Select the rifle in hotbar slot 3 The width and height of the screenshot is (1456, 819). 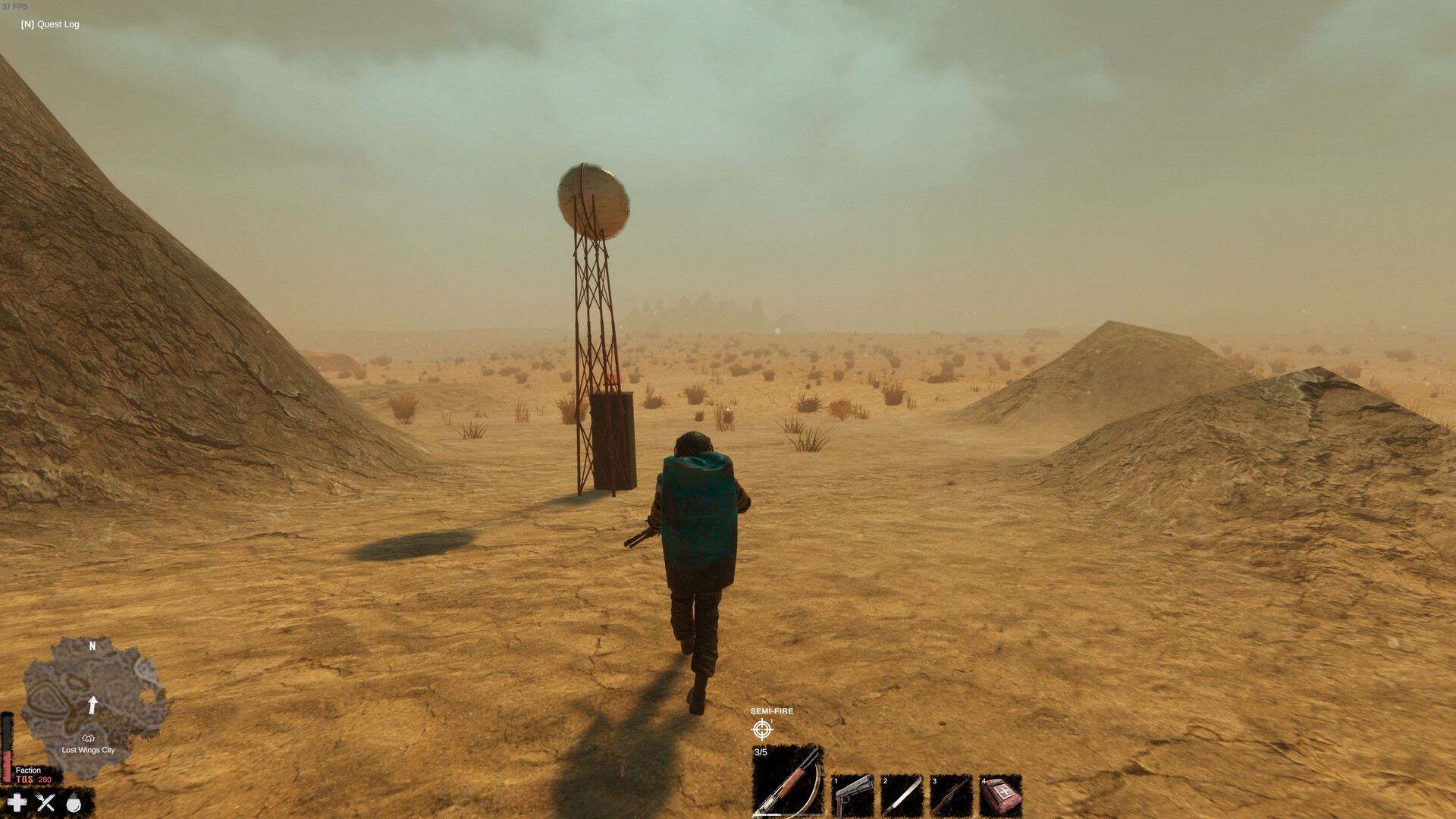click(x=952, y=795)
